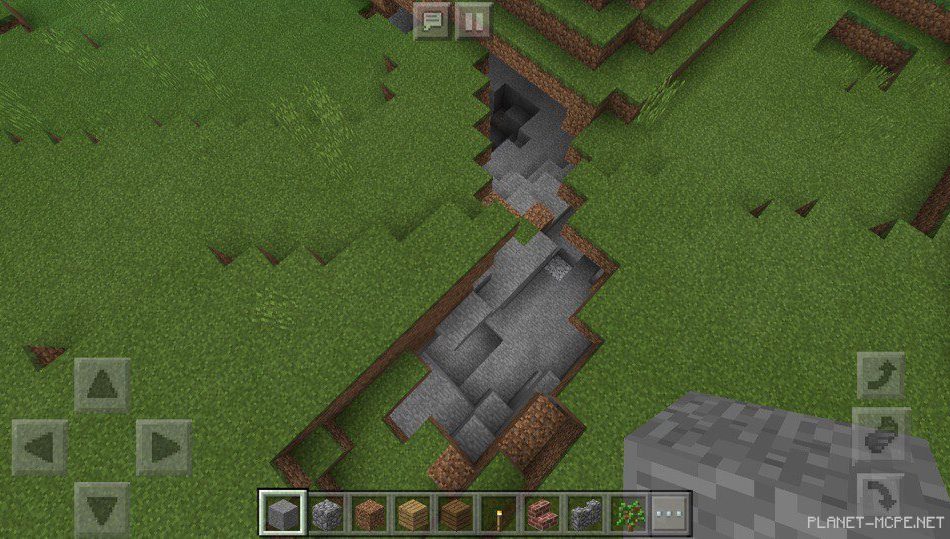
Task: Pick the brick stairs hotbar slot
Action: tap(541, 514)
